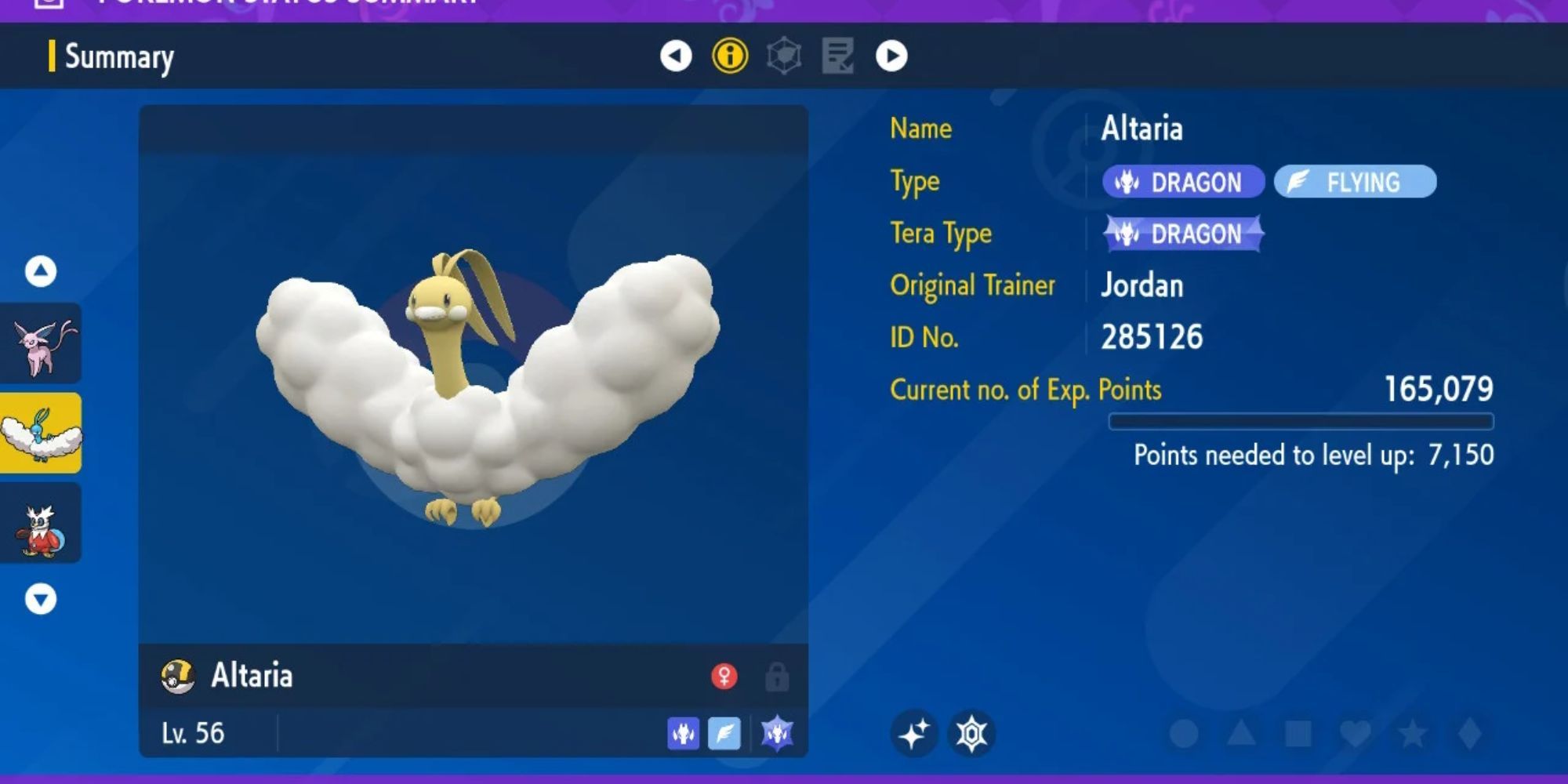Advance to the next summary page arrow
The image size is (1568, 784).
click(894, 56)
